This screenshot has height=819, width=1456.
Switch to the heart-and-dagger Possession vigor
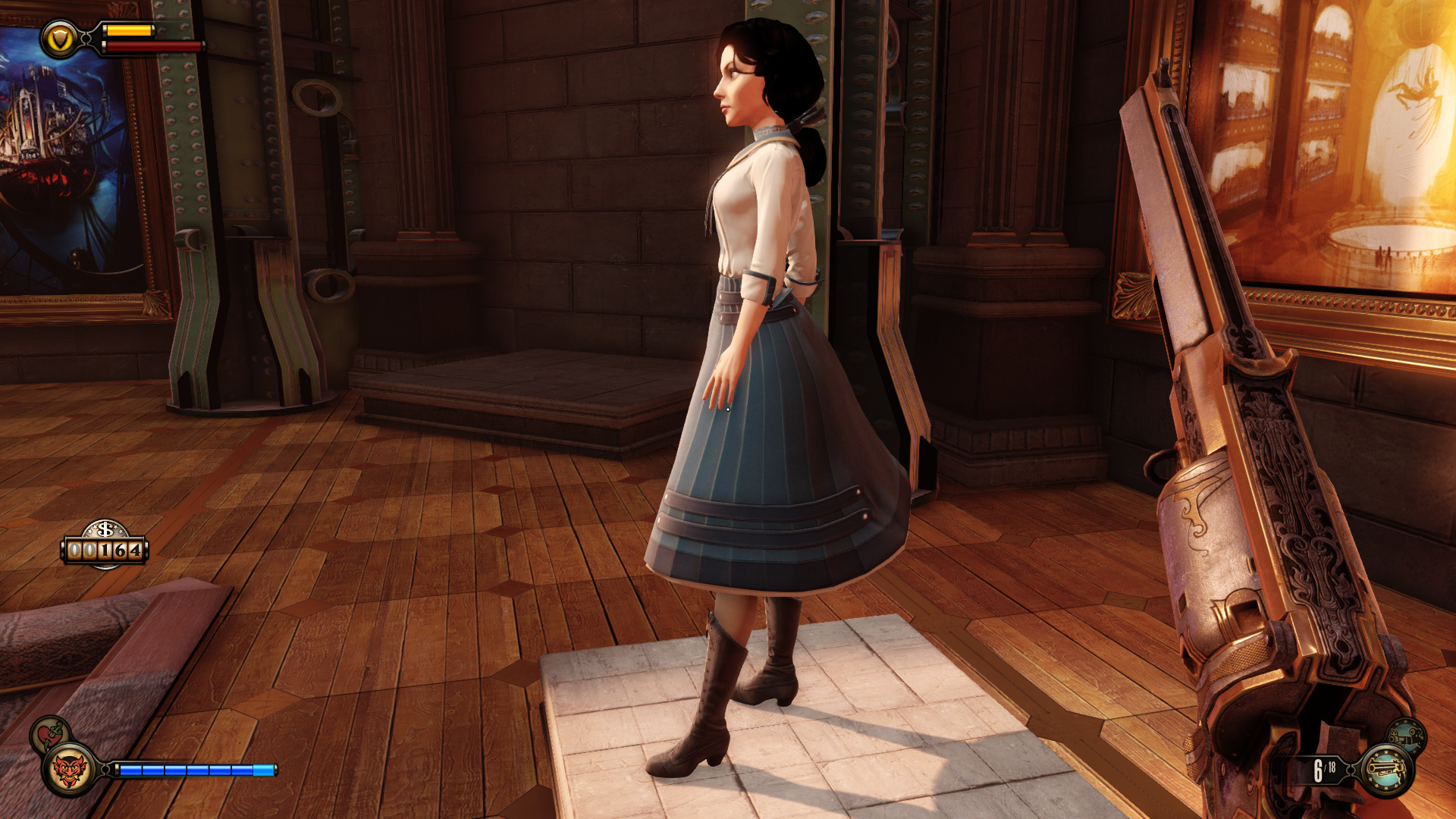[50, 733]
